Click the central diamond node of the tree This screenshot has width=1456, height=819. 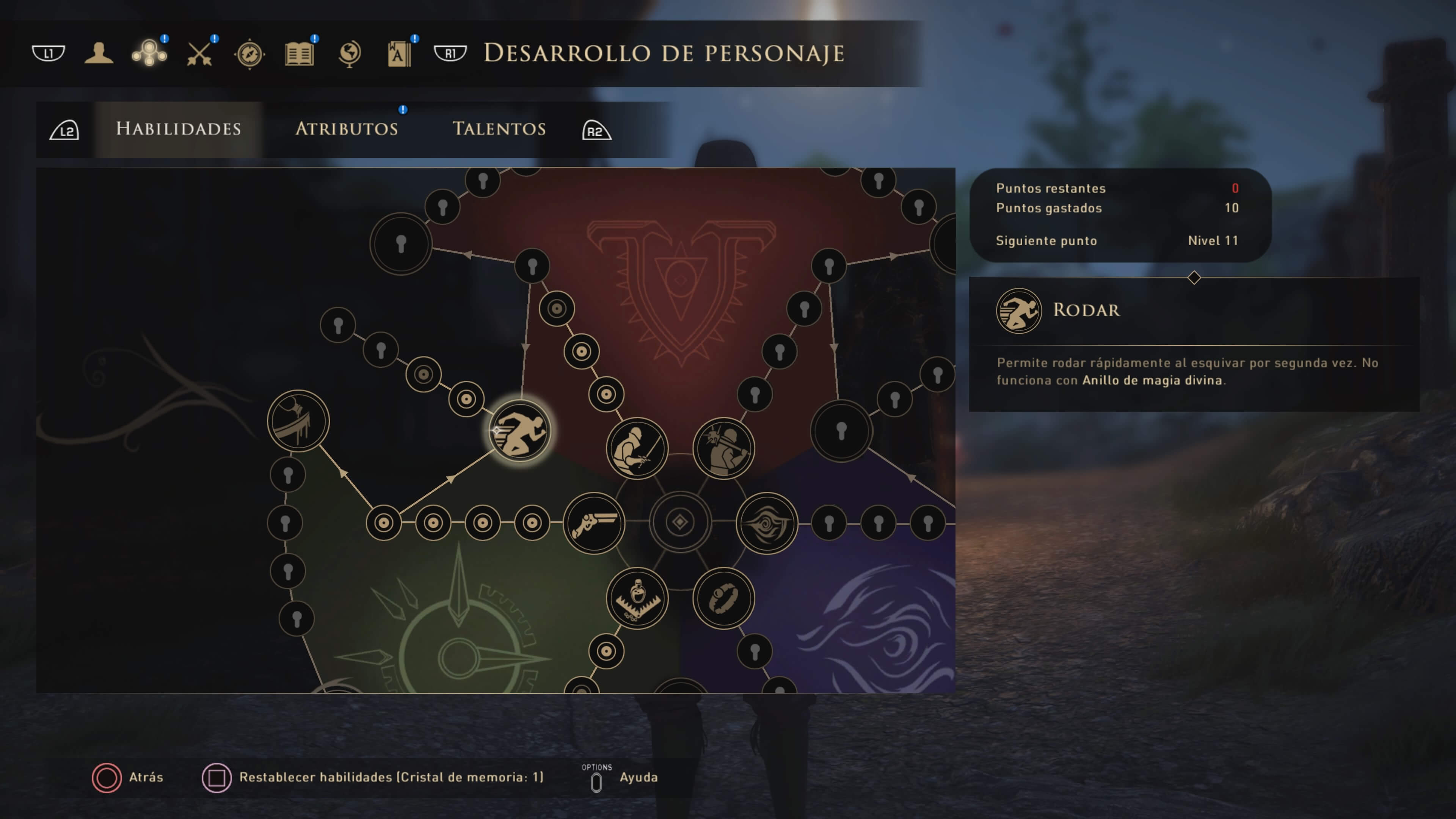(680, 522)
